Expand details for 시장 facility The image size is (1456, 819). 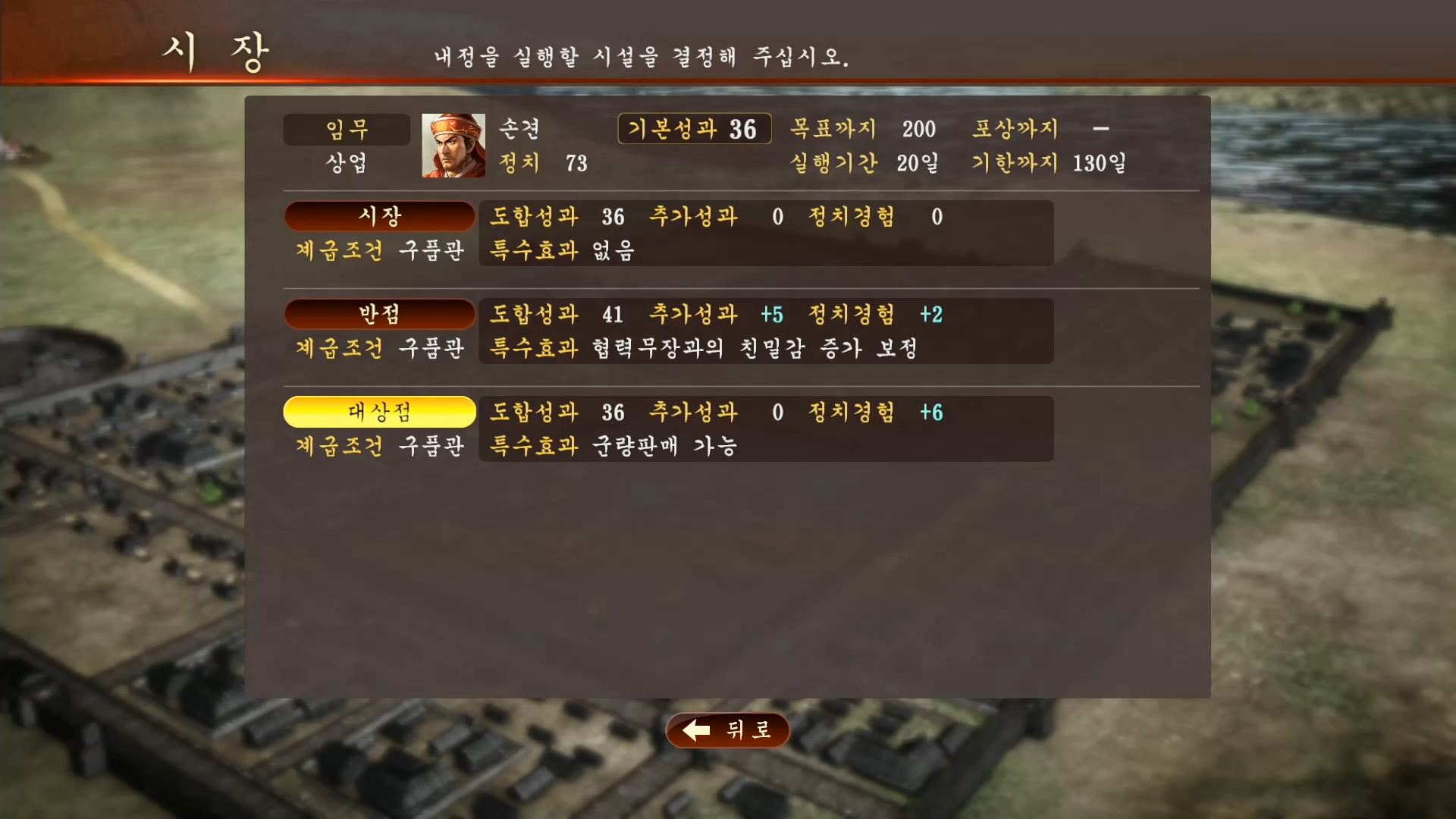[x=379, y=216]
